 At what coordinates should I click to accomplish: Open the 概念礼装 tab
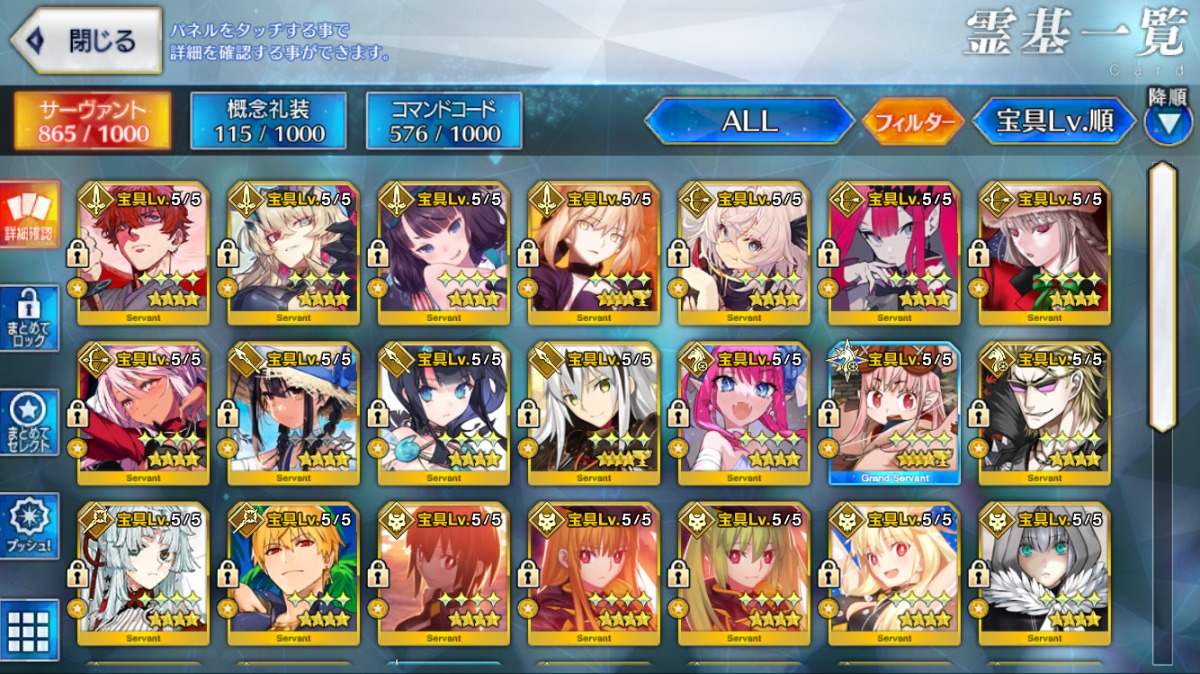[268, 121]
